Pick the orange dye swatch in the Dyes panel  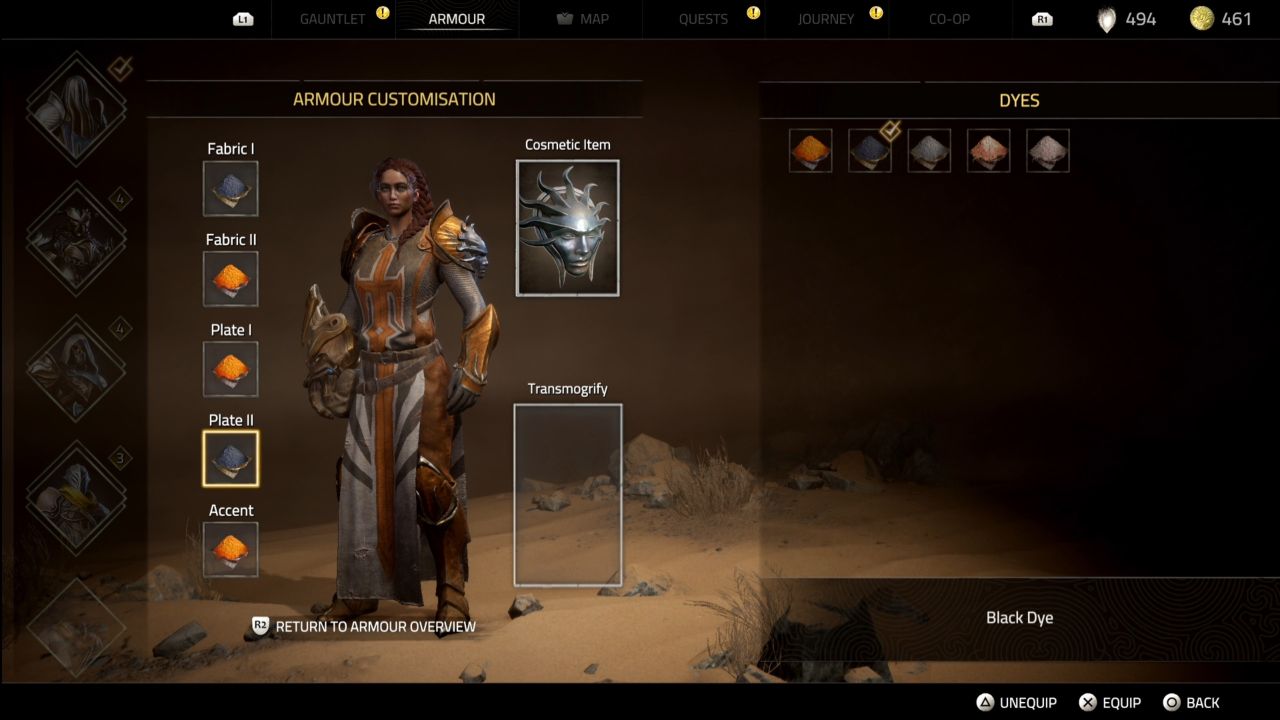[810, 151]
